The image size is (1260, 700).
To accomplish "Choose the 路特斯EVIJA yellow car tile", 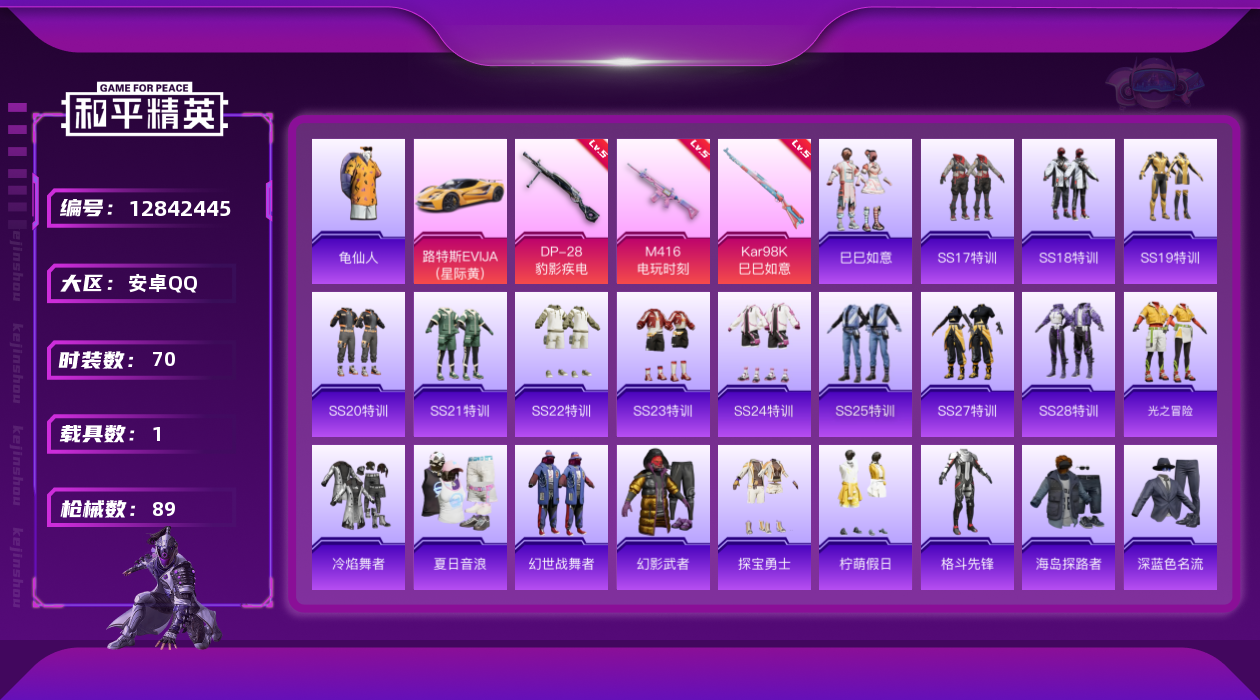I will pyautogui.click(x=460, y=210).
